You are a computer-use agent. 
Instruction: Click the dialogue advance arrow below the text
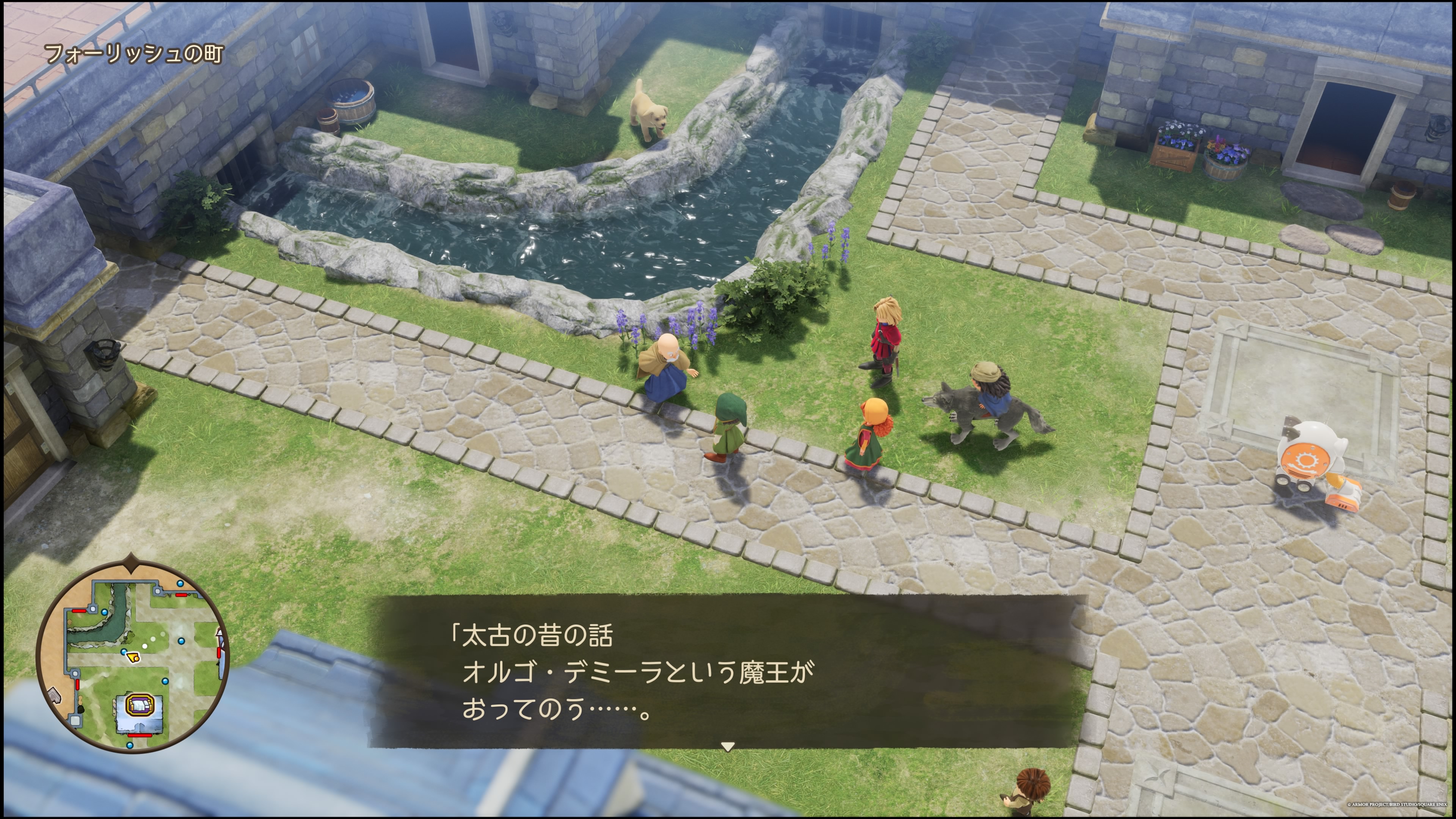pos(729,745)
